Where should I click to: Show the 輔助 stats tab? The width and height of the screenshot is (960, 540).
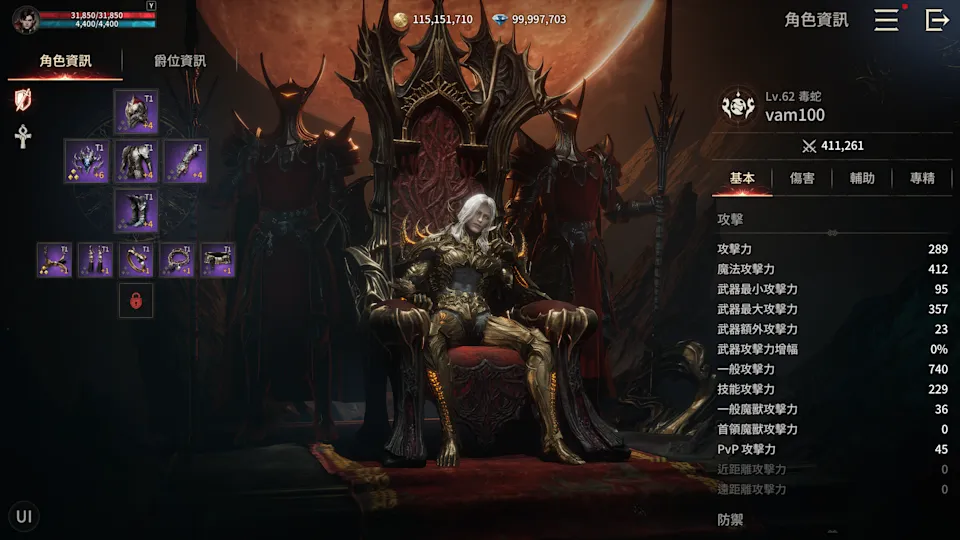pyautogui.click(x=862, y=178)
